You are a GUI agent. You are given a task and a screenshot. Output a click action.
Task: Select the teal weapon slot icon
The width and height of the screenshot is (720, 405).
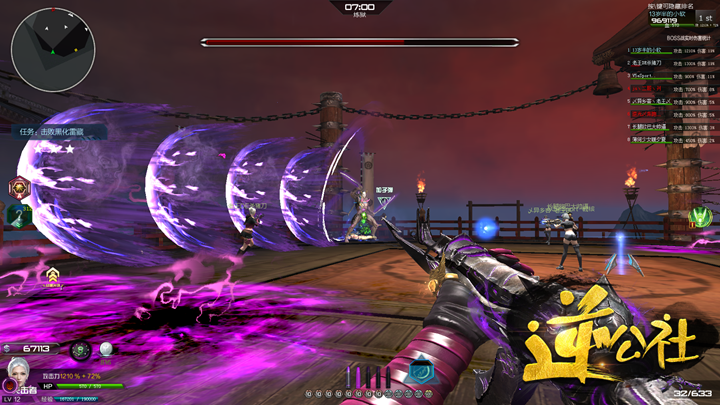coord(422,372)
